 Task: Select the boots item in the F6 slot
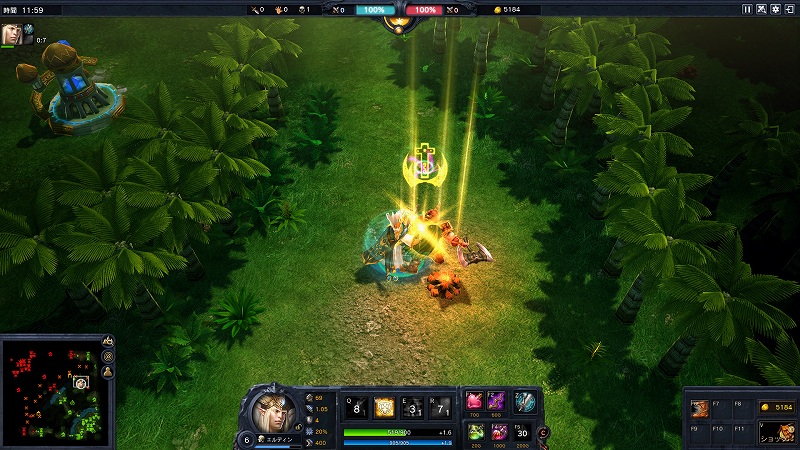(698, 408)
